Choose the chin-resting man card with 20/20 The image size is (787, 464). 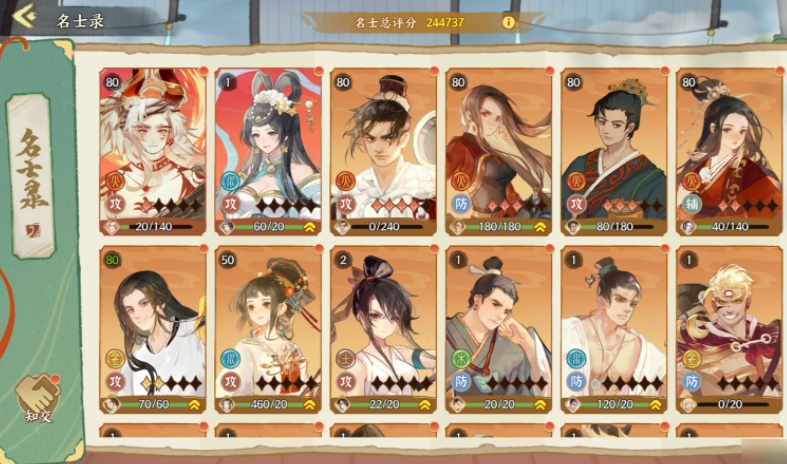(498, 328)
